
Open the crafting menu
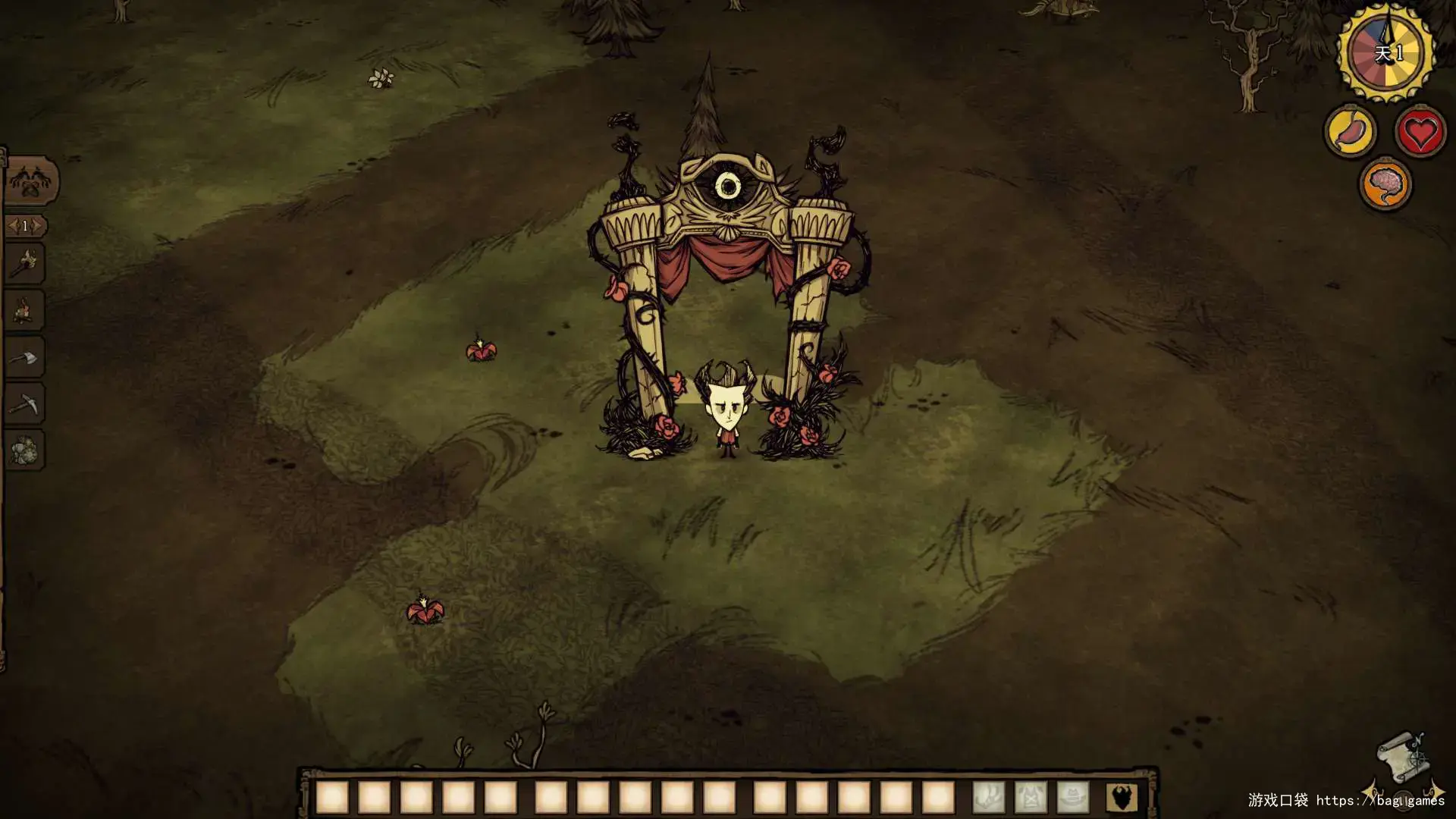pos(30,181)
